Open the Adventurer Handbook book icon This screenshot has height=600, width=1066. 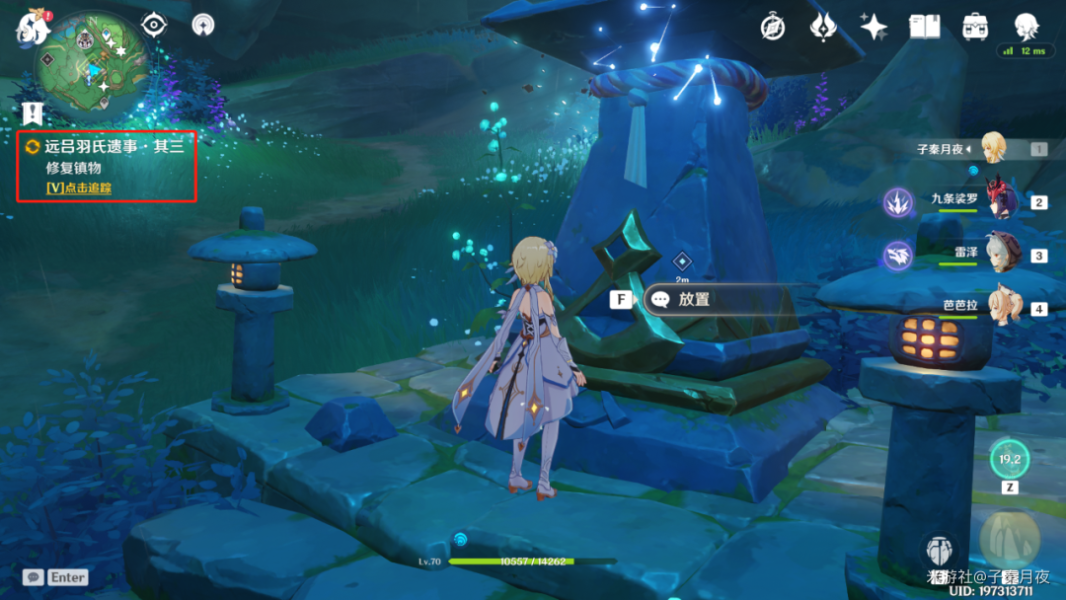point(924,27)
